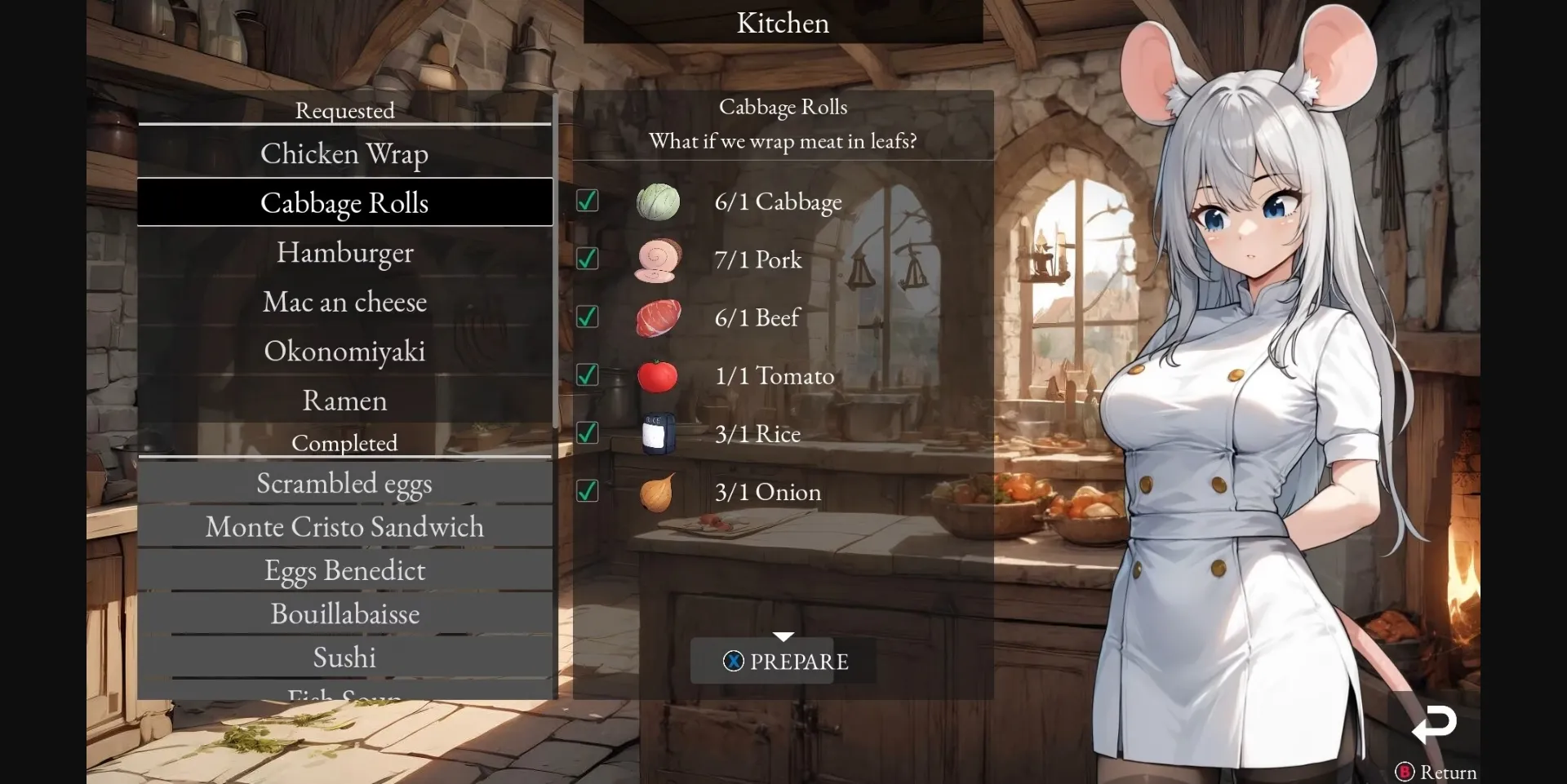This screenshot has width=1567, height=784.
Task: Click the onion ingredient icon
Action: coord(658,491)
